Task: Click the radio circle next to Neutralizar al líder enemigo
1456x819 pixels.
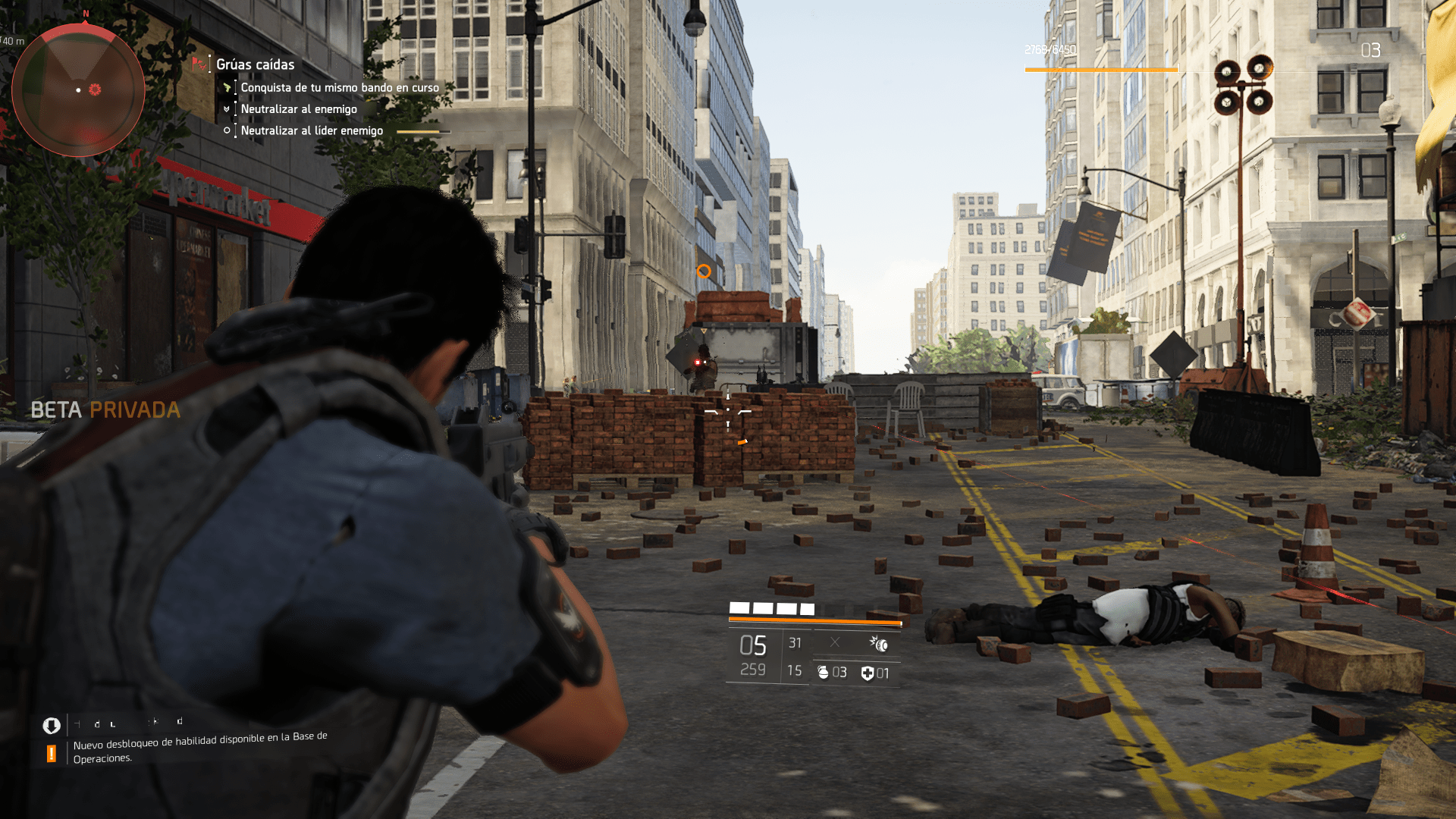Action: (x=227, y=130)
